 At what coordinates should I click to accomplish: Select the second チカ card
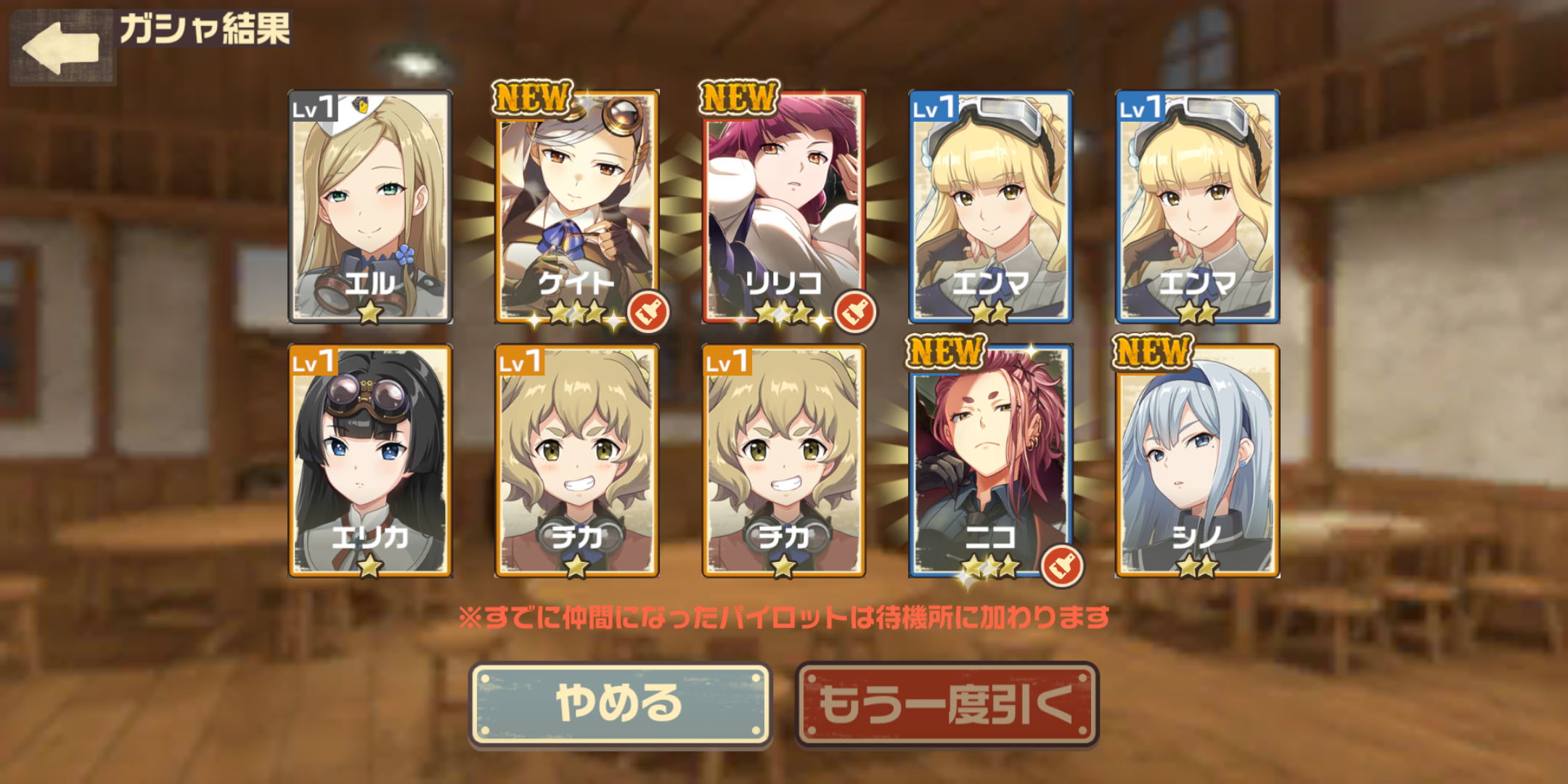click(x=785, y=461)
